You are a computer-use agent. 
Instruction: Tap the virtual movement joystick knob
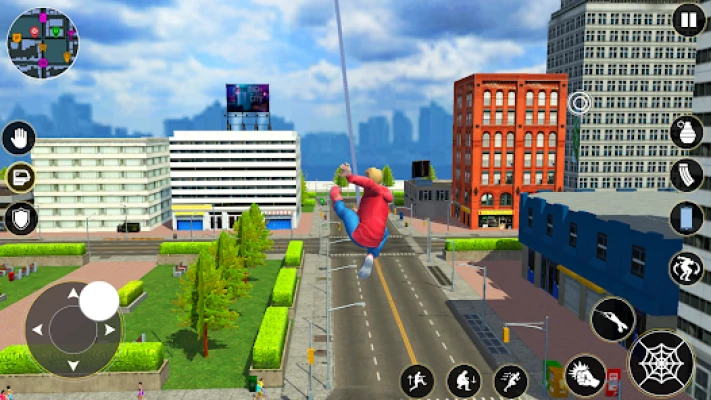coord(98,301)
